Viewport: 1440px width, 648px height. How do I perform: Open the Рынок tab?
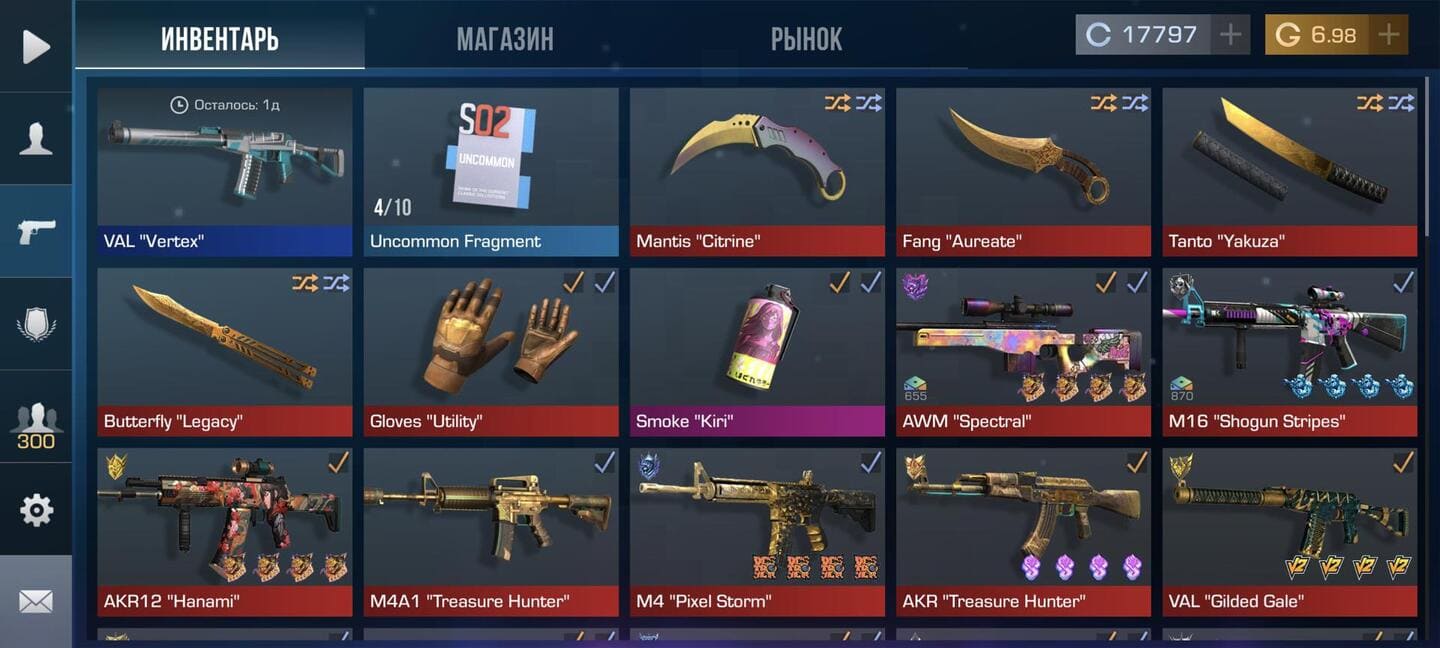click(806, 39)
